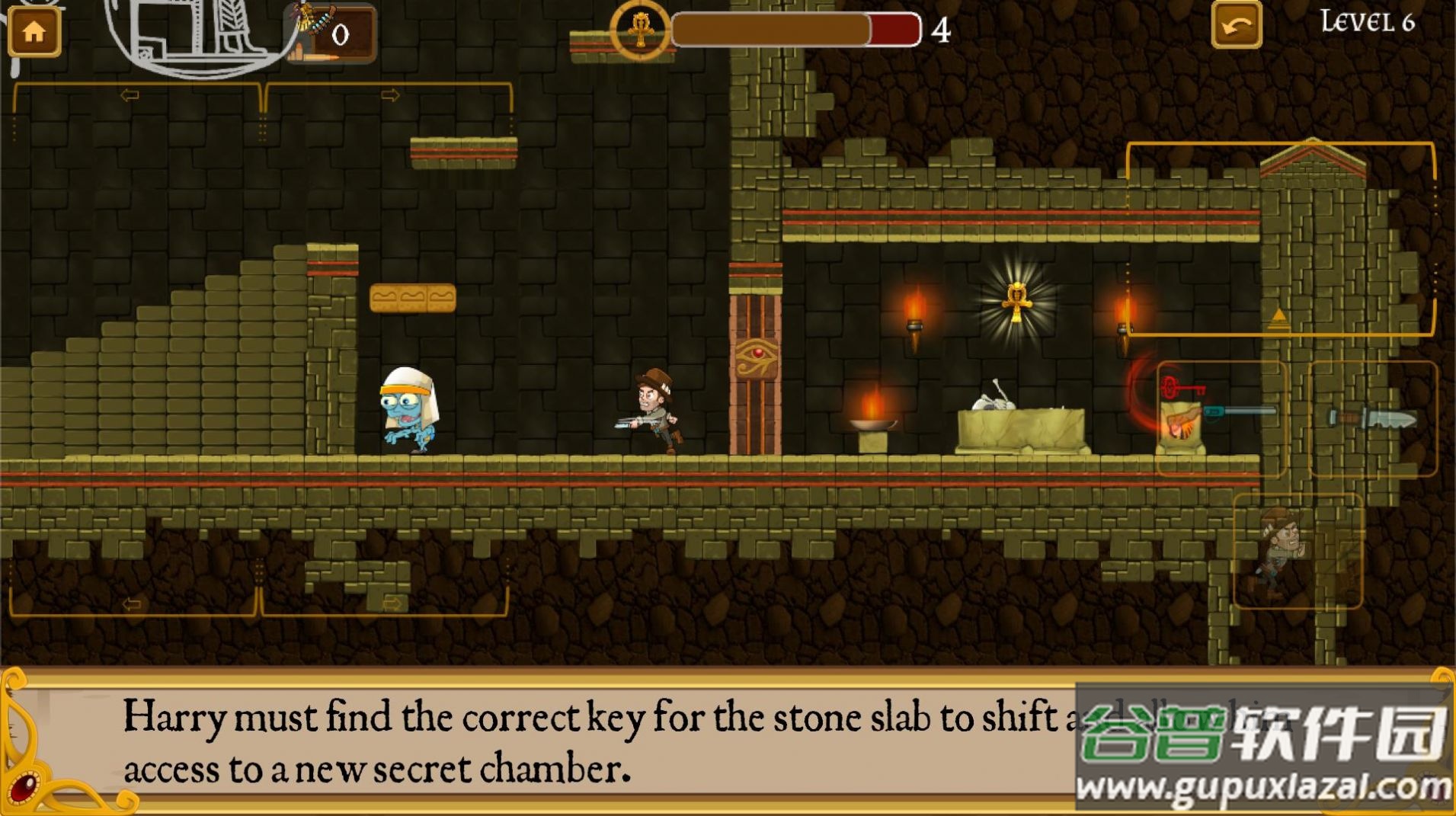Use the knife attack button

click(x=1372, y=418)
